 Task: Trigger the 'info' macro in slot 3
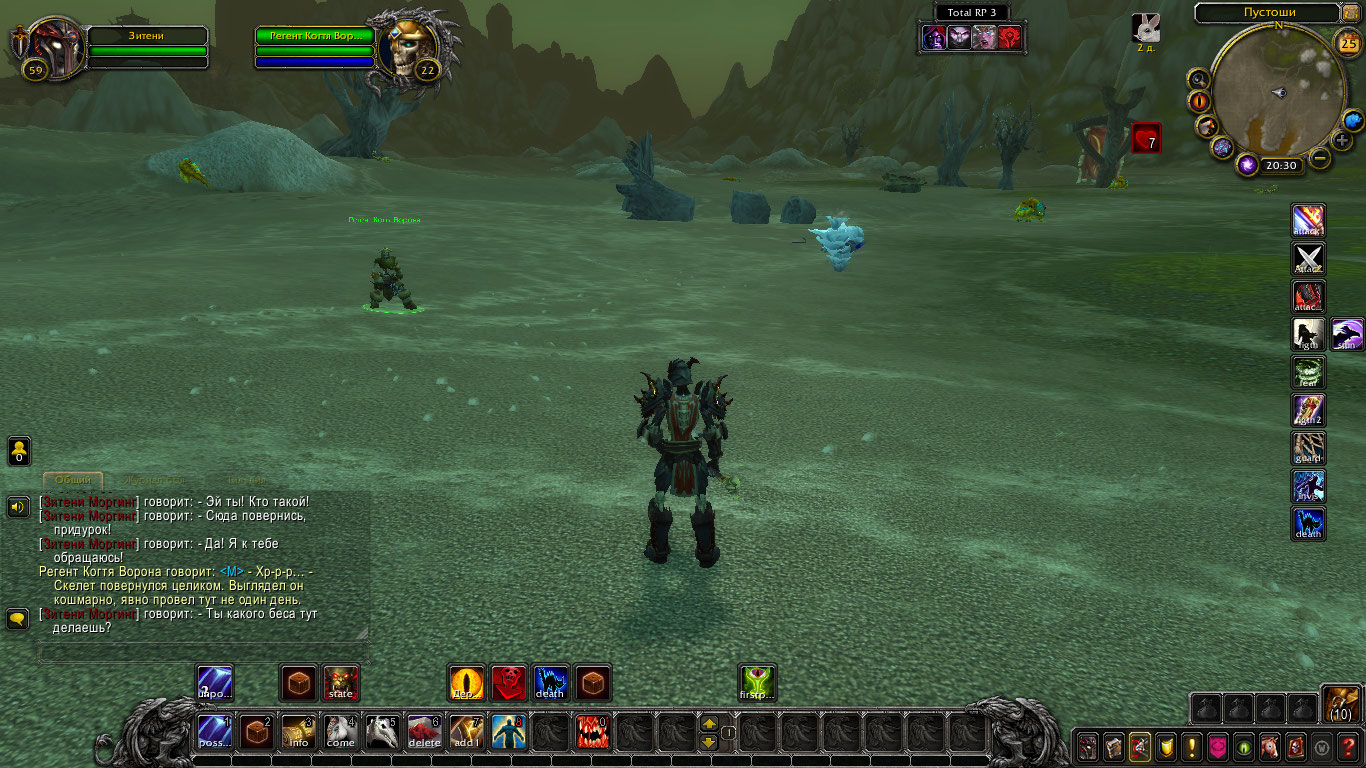[299, 732]
